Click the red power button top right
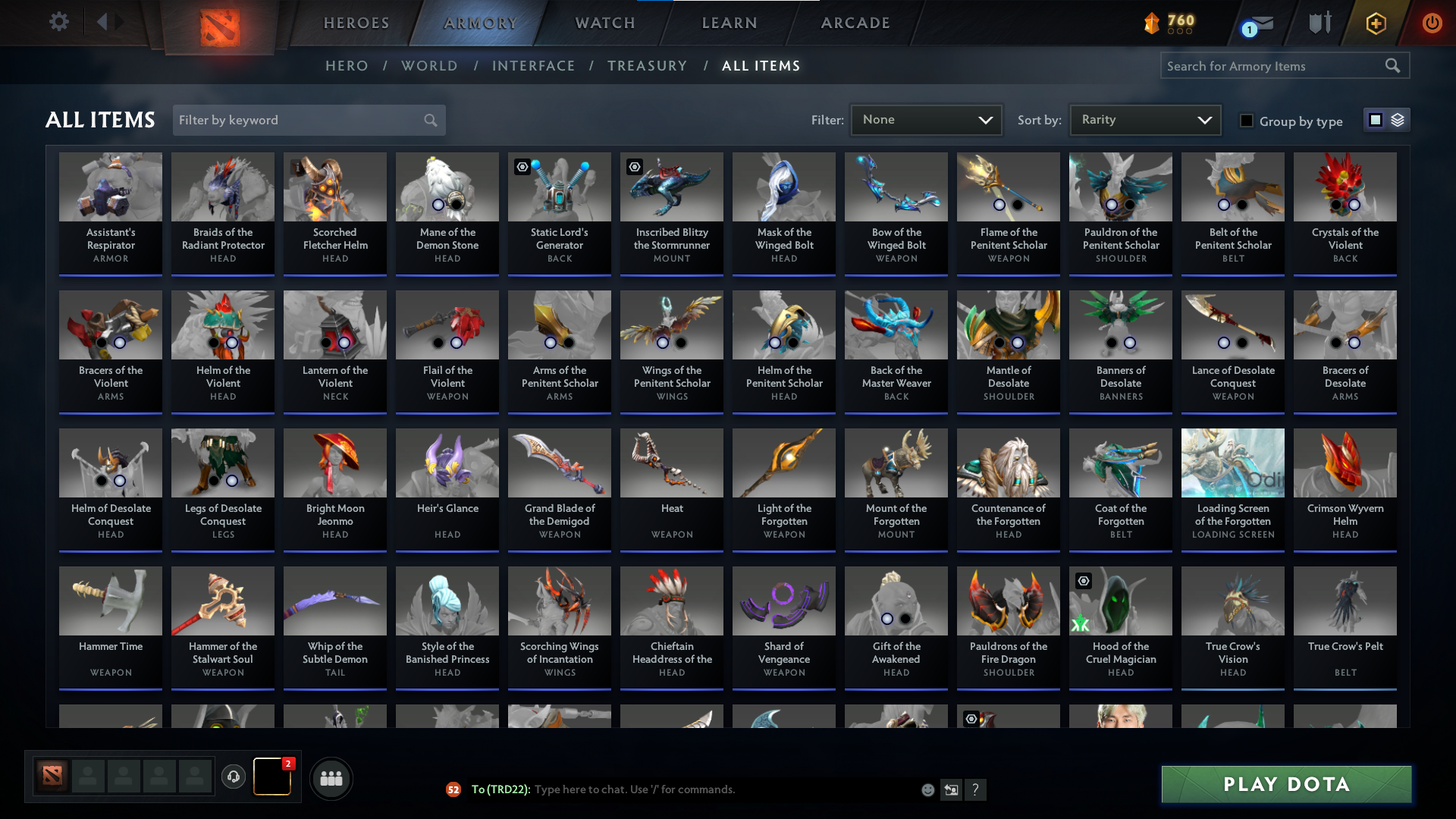The height and width of the screenshot is (819, 1456). pyautogui.click(x=1432, y=23)
